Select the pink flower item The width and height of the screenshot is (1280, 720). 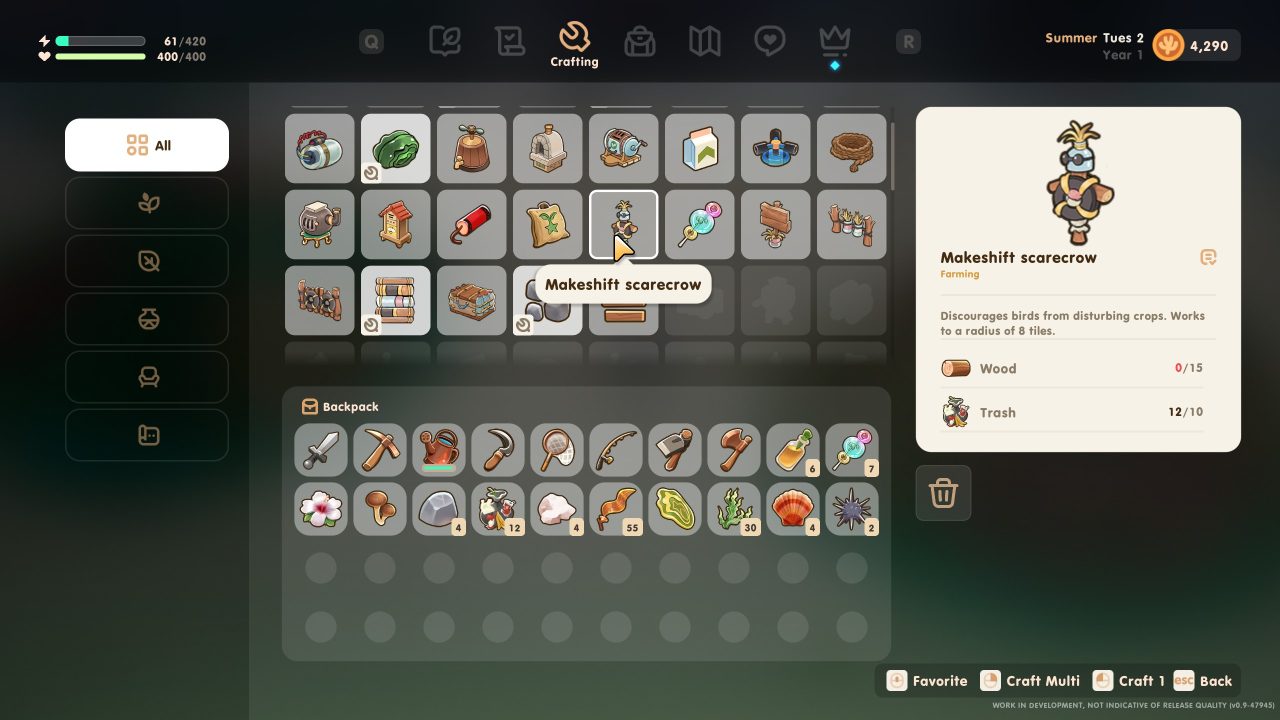(x=321, y=509)
